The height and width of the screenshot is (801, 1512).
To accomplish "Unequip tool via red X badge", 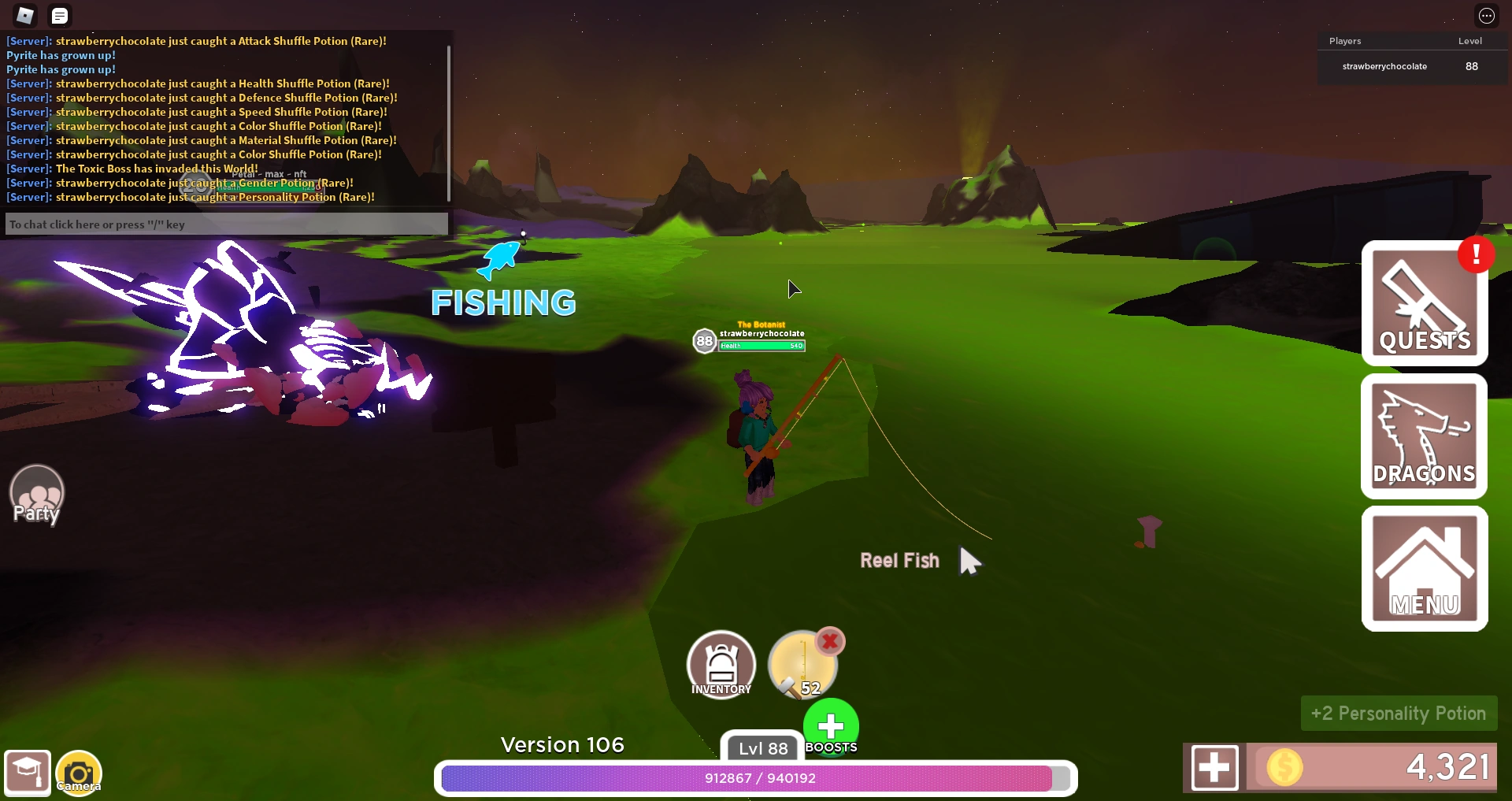I will (829, 642).
